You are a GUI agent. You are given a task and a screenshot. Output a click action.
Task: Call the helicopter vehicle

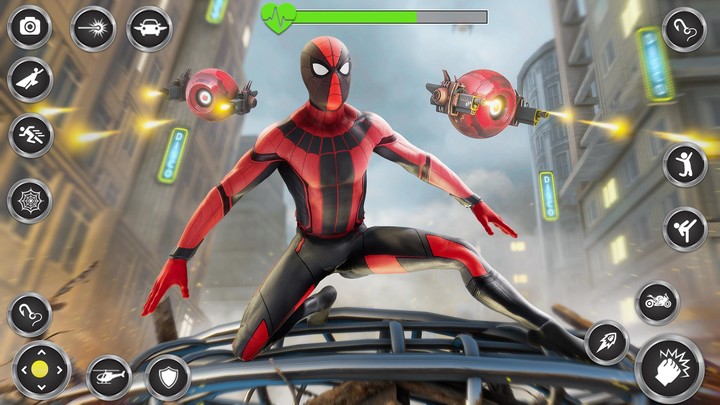point(108,377)
